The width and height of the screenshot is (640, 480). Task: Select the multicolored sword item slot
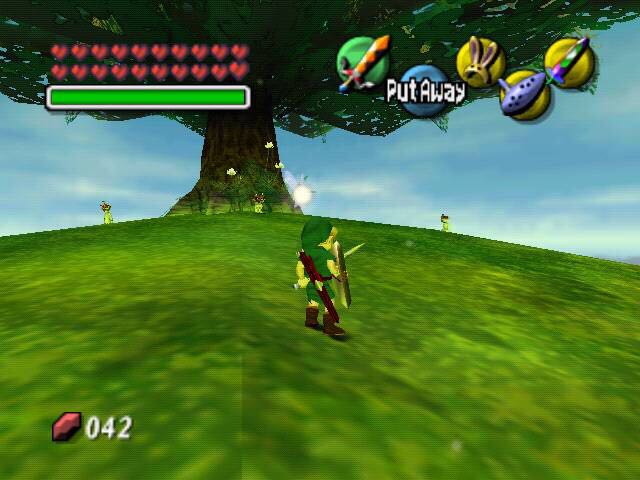pyautogui.click(x=570, y=61)
